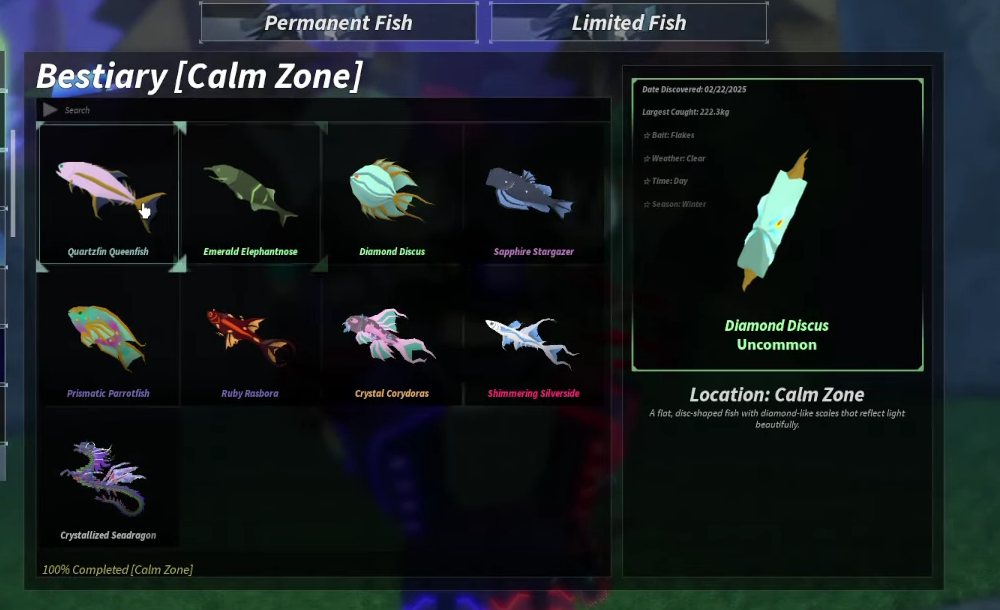
Task: Show the Crystal Corydoras details
Action: pos(392,336)
